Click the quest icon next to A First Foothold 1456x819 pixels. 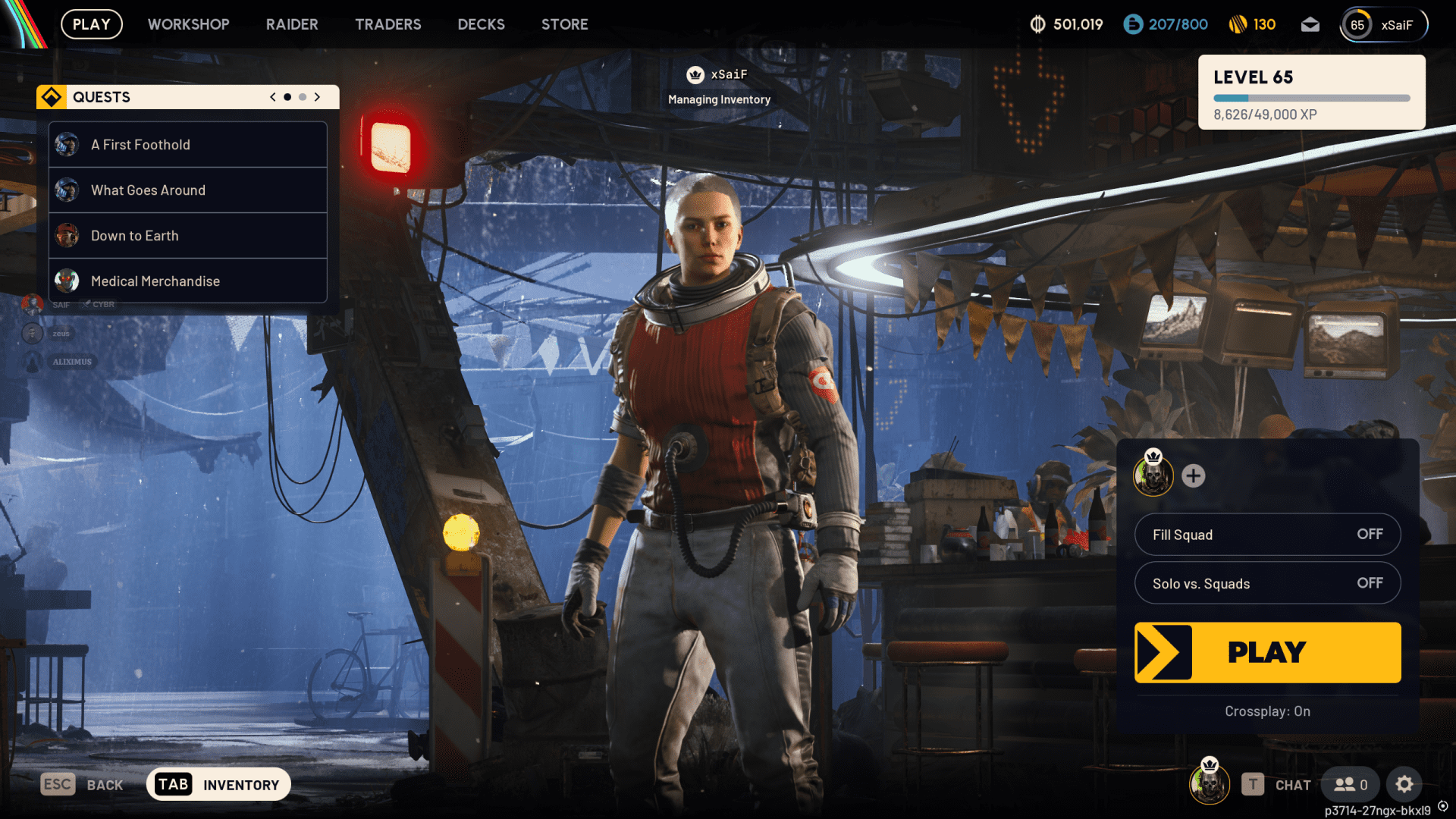(x=68, y=144)
